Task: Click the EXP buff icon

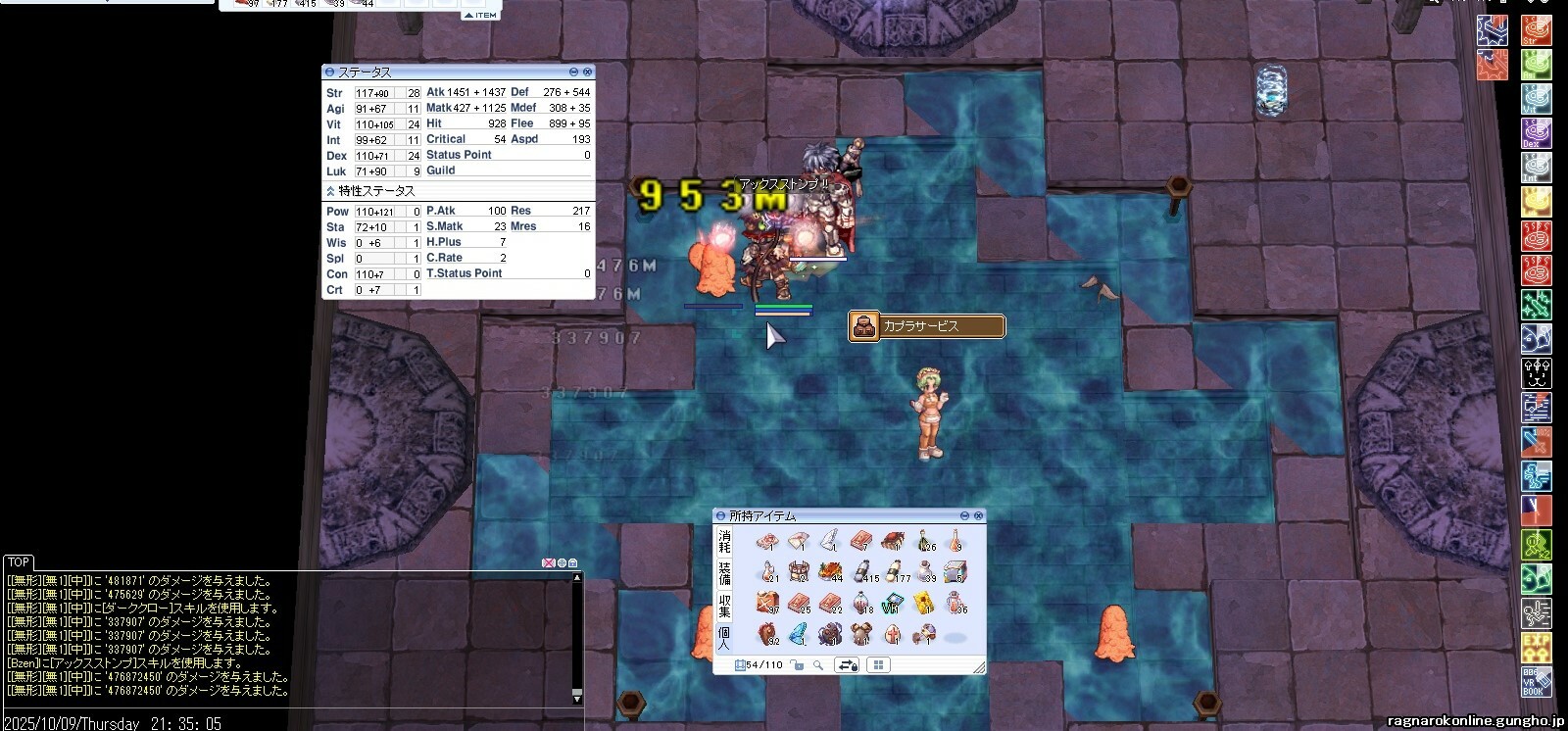Action: tap(1536, 647)
